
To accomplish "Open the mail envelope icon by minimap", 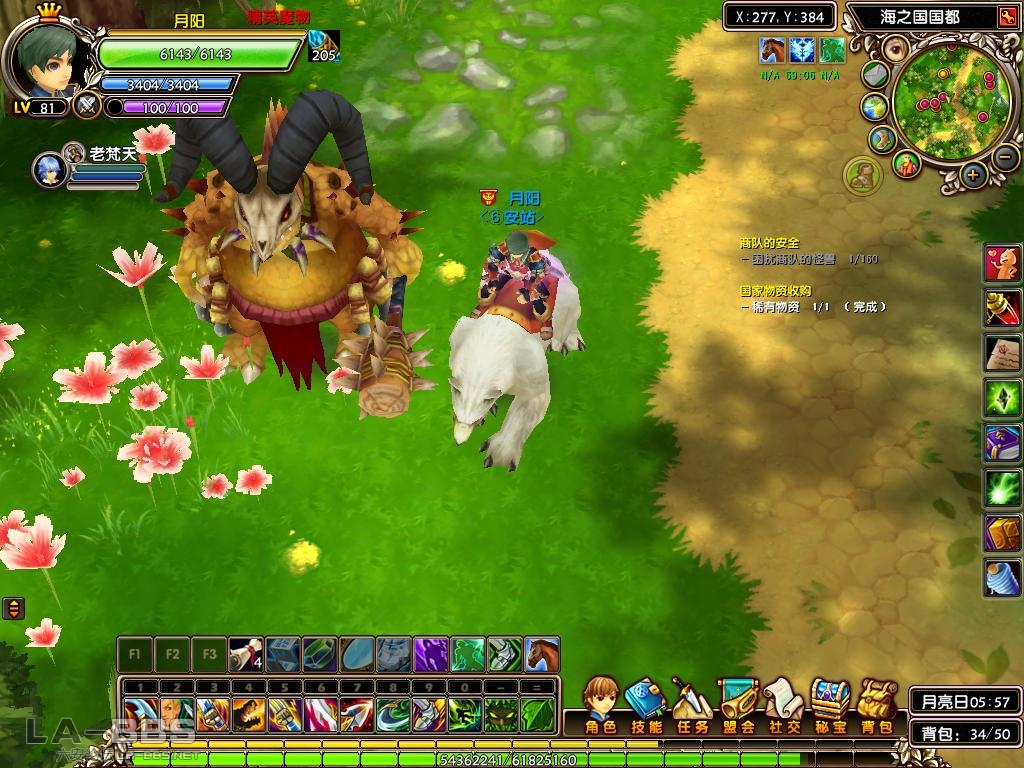I will 876,75.
